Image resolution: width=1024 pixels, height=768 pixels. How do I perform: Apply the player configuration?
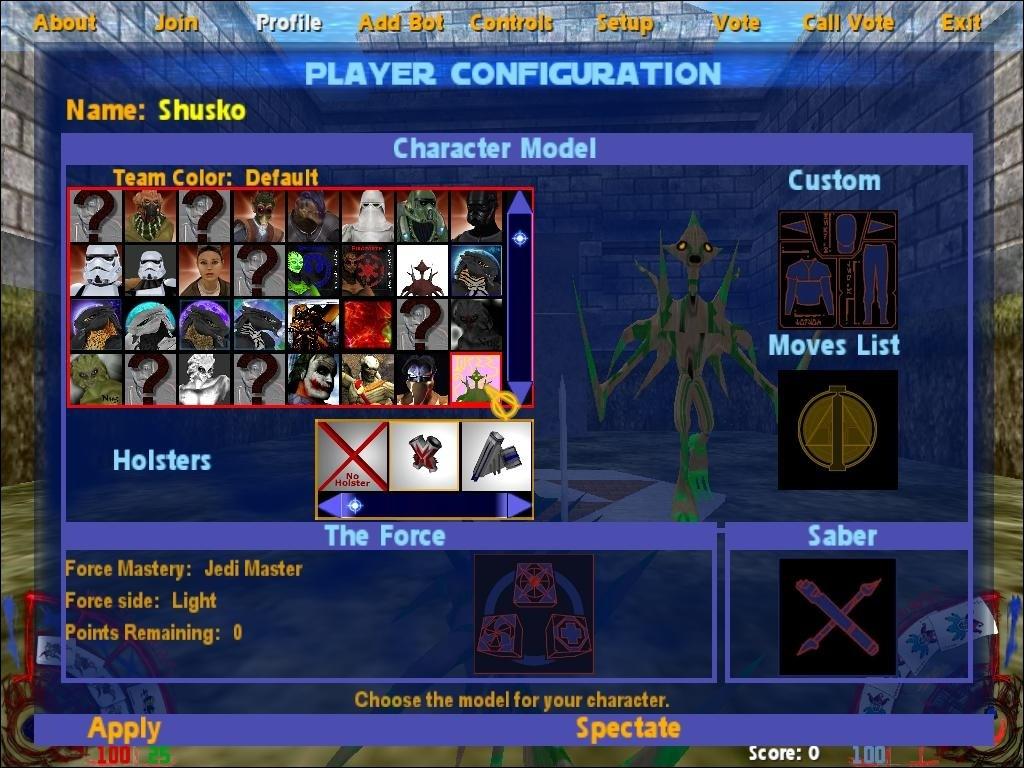pyautogui.click(x=124, y=729)
